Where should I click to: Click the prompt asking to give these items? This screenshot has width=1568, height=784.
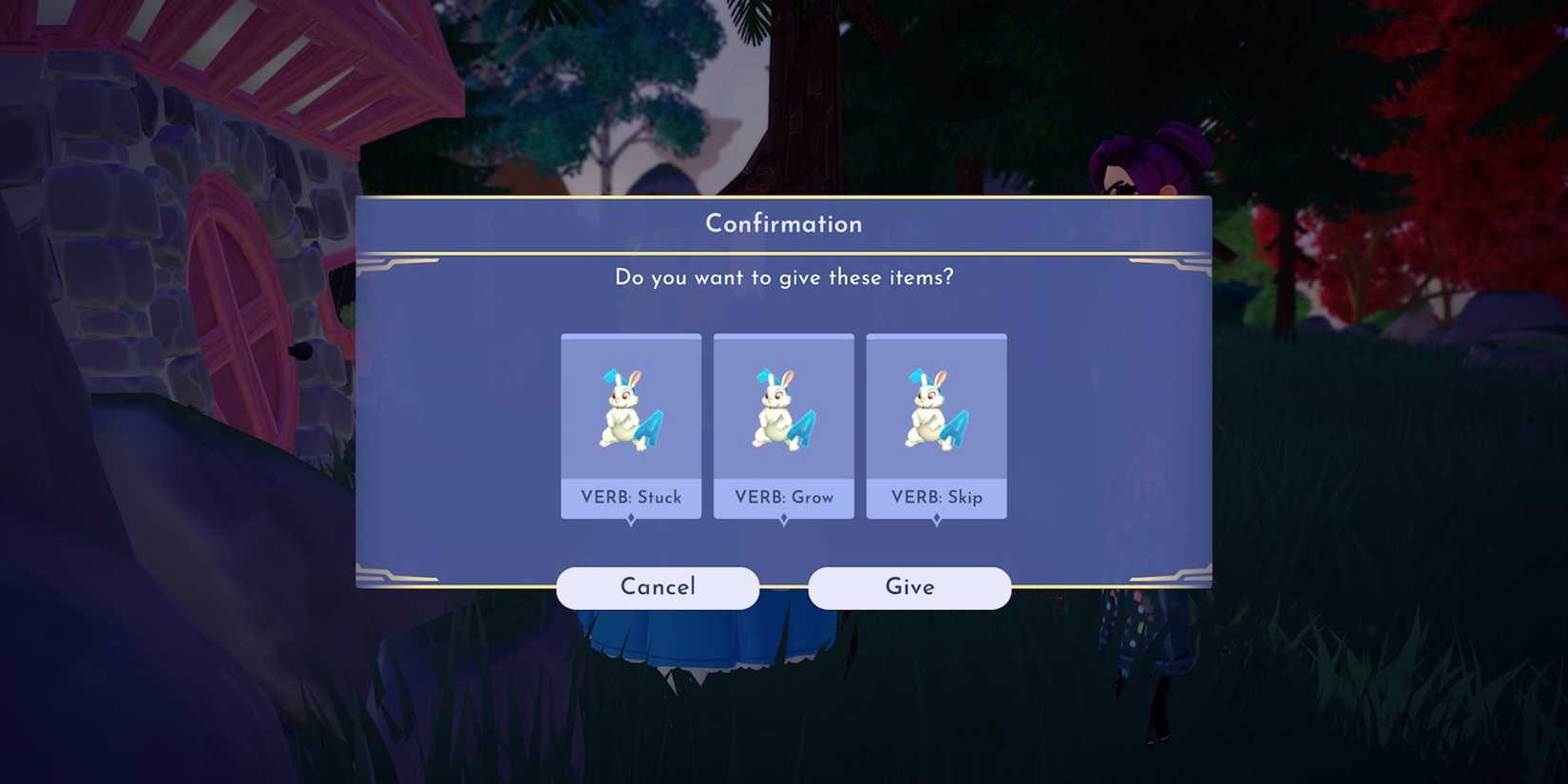click(x=783, y=277)
